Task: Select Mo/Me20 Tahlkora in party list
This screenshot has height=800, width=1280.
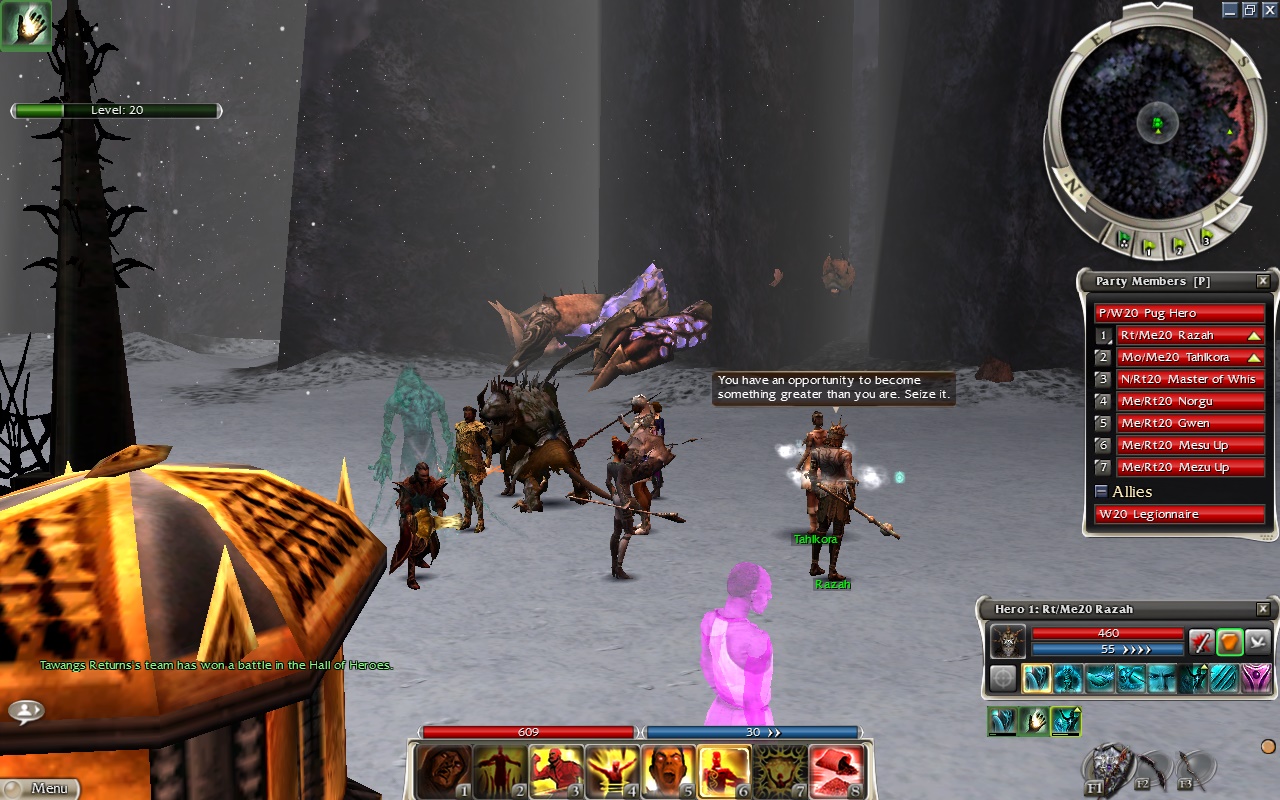Action: [1180, 358]
